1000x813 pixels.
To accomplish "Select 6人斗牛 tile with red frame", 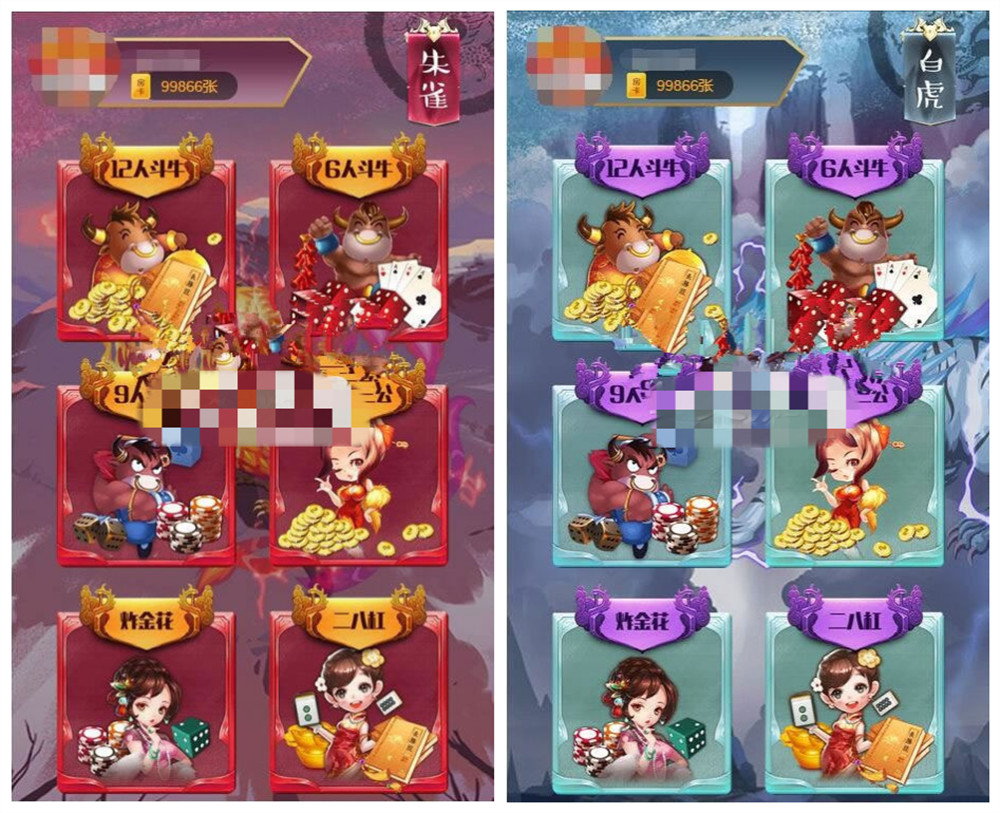I will point(358,245).
